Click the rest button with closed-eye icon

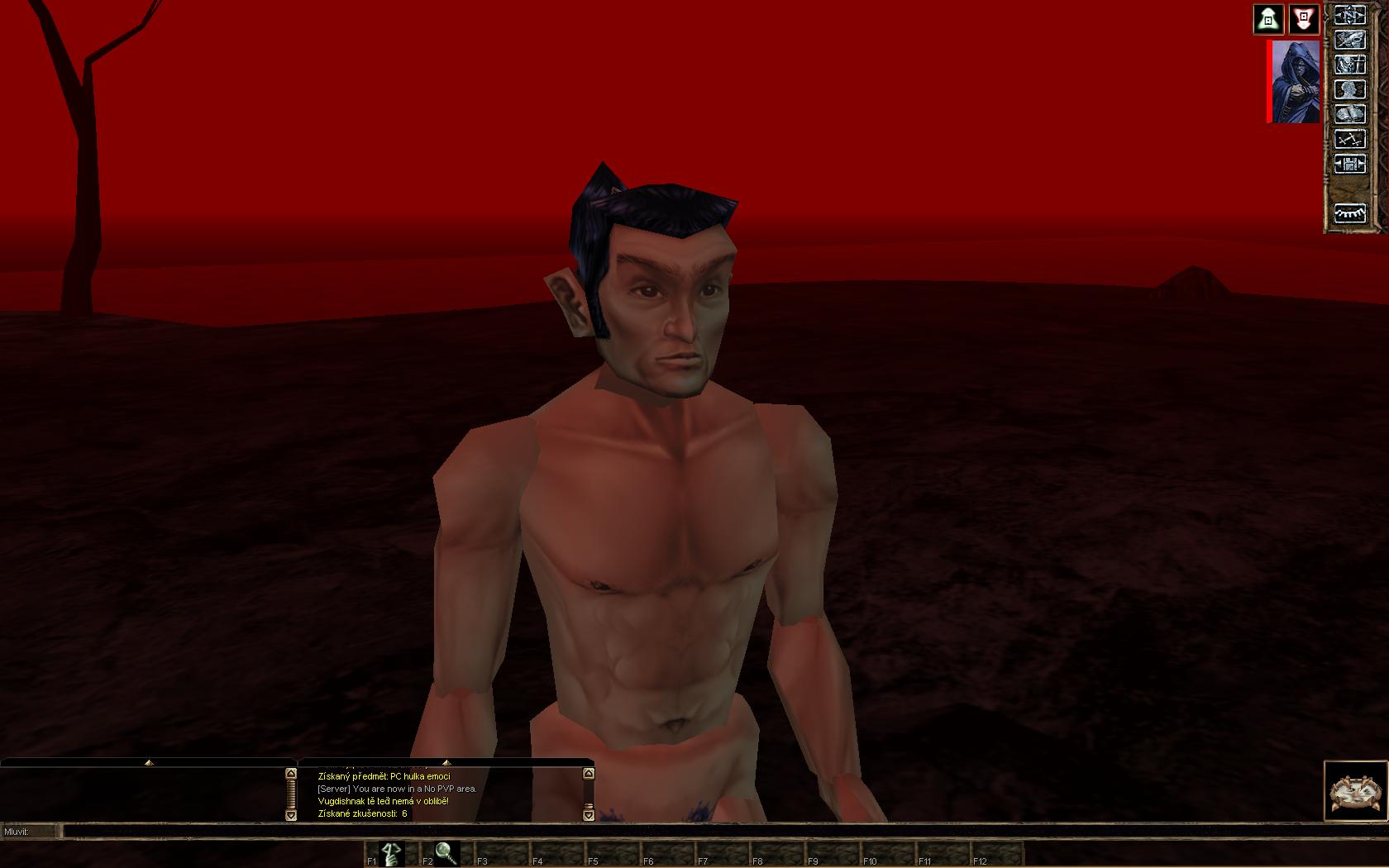tap(1349, 213)
